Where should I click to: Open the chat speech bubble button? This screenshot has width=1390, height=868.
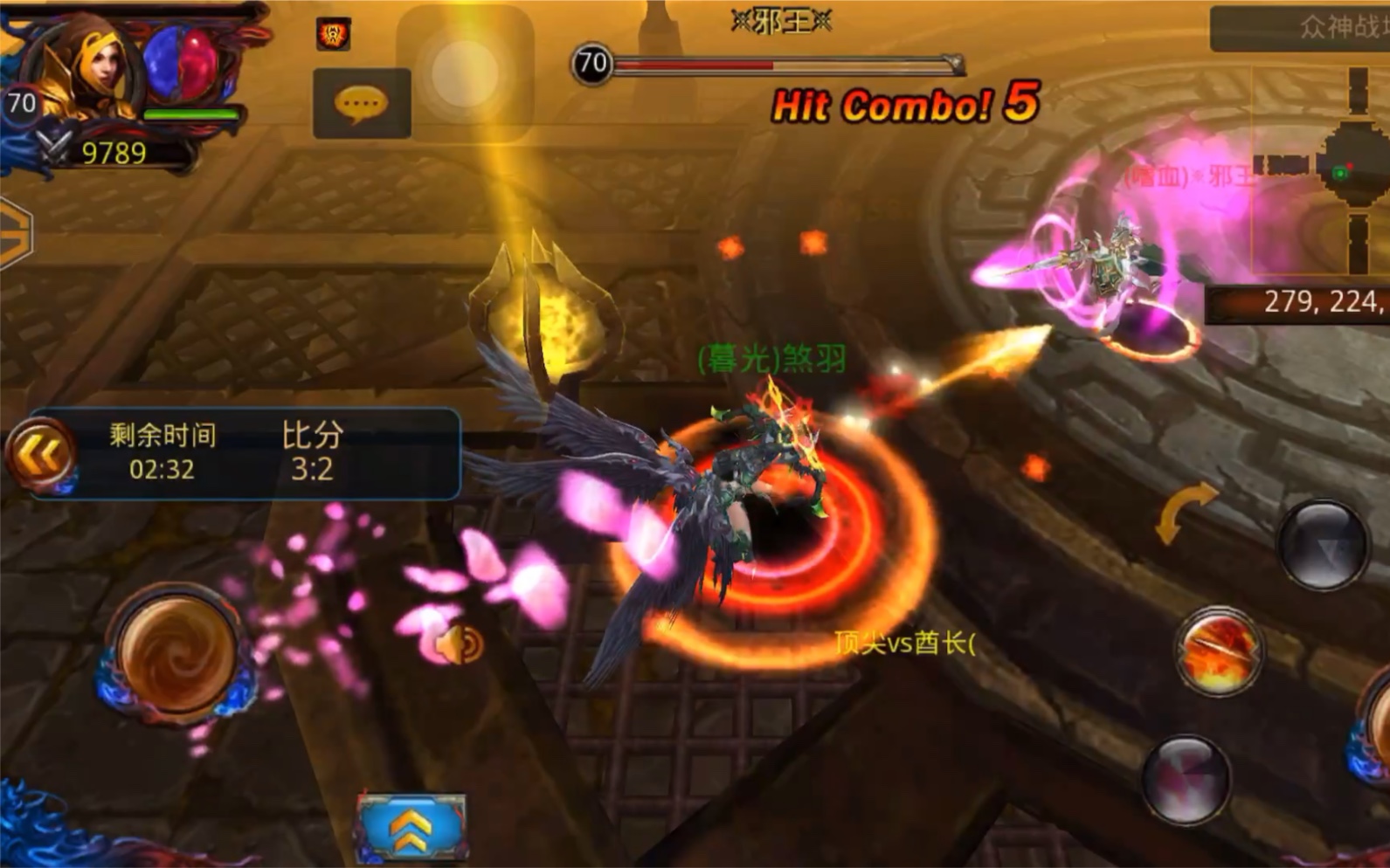(362, 104)
